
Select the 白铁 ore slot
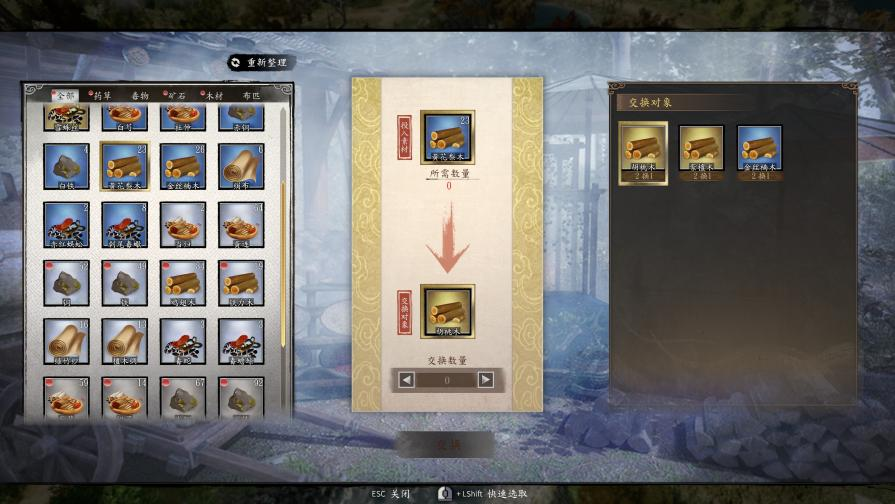[x=67, y=166]
